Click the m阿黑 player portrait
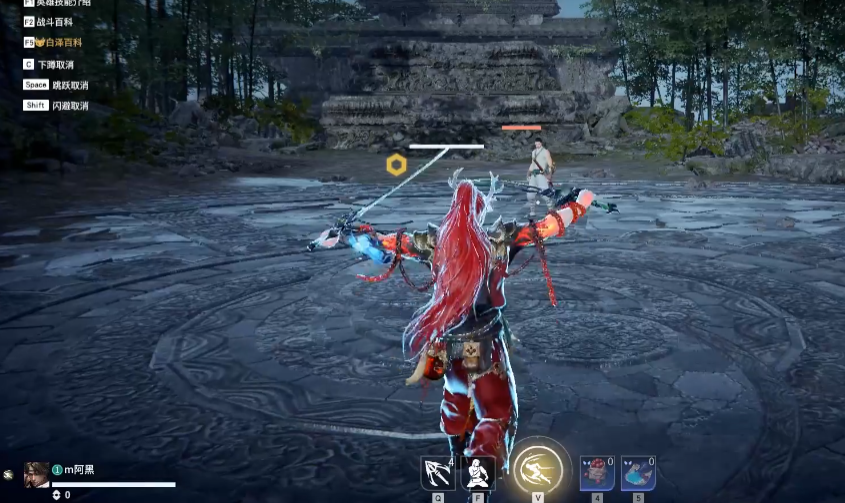Image resolution: width=845 pixels, height=503 pixels. pyautogui.click(x=36, y=474)
